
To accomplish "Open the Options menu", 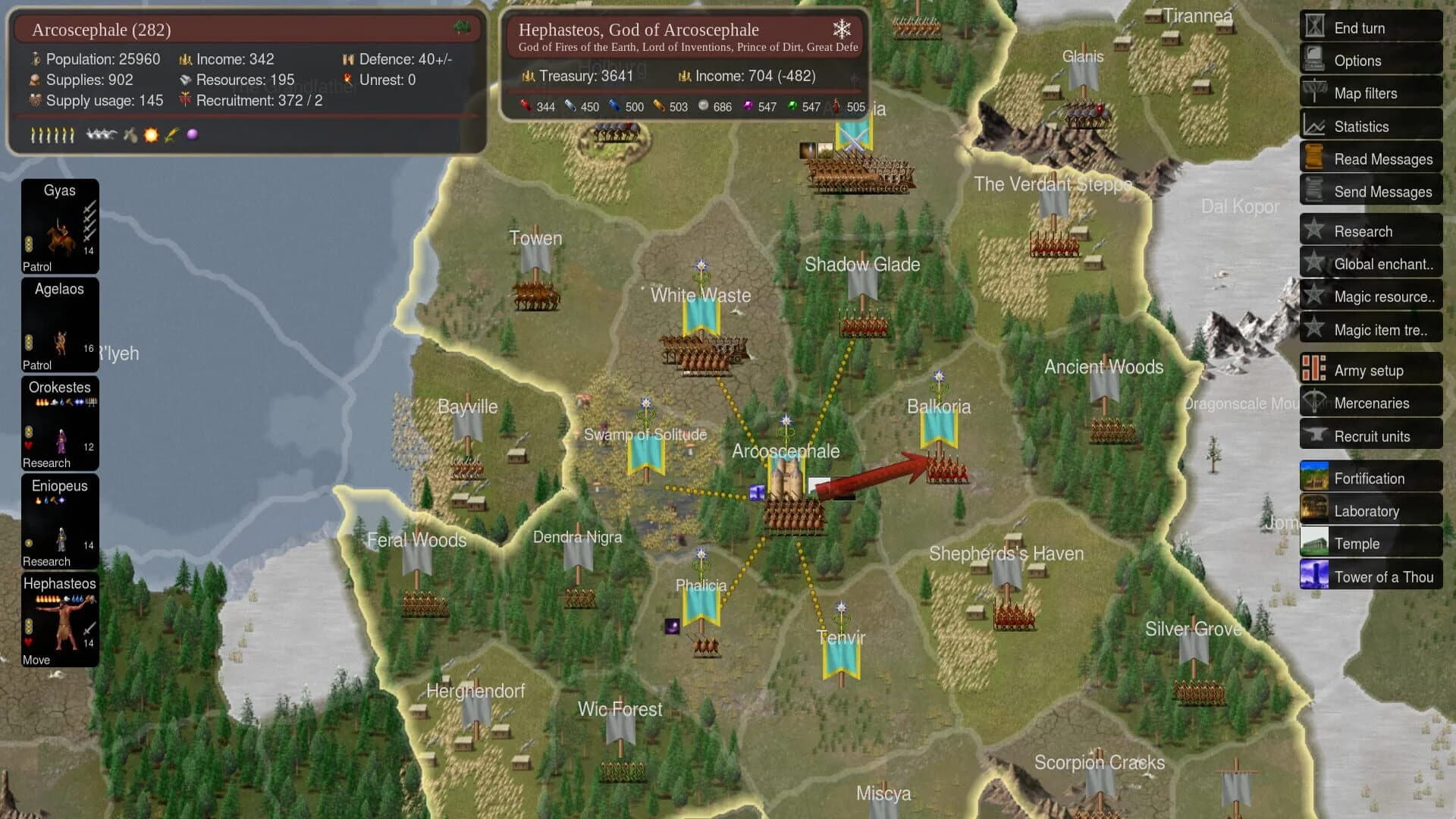I will click(1313, 60).
